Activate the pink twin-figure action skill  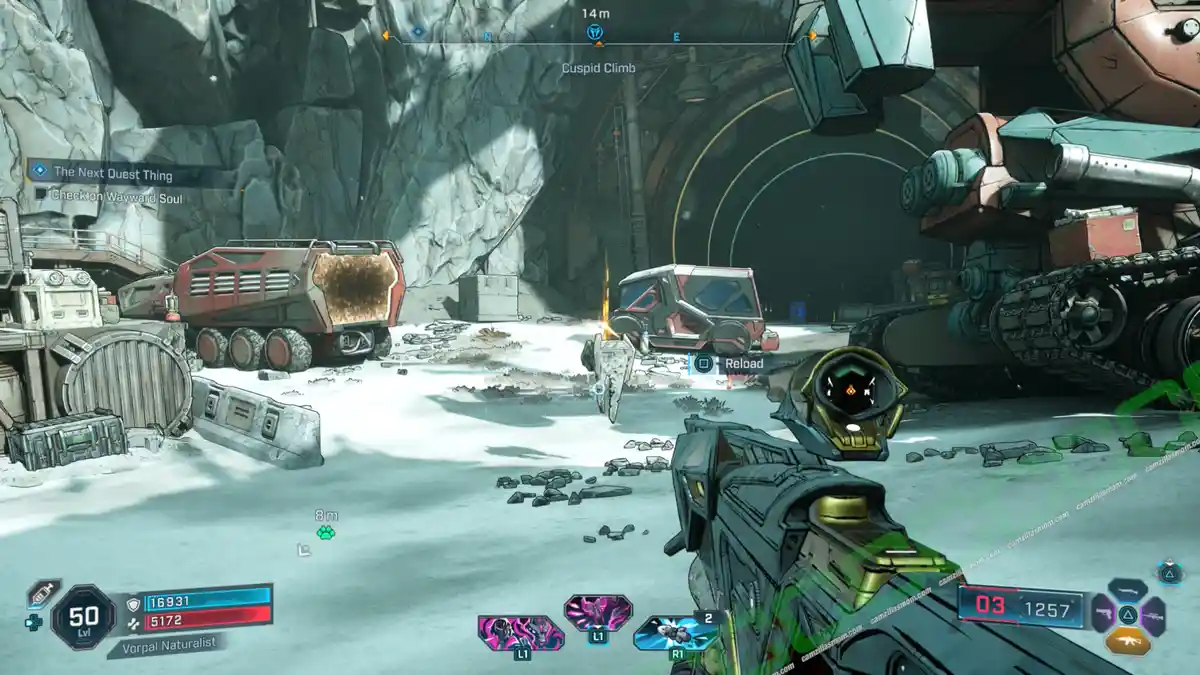click(x=521, y=634)
